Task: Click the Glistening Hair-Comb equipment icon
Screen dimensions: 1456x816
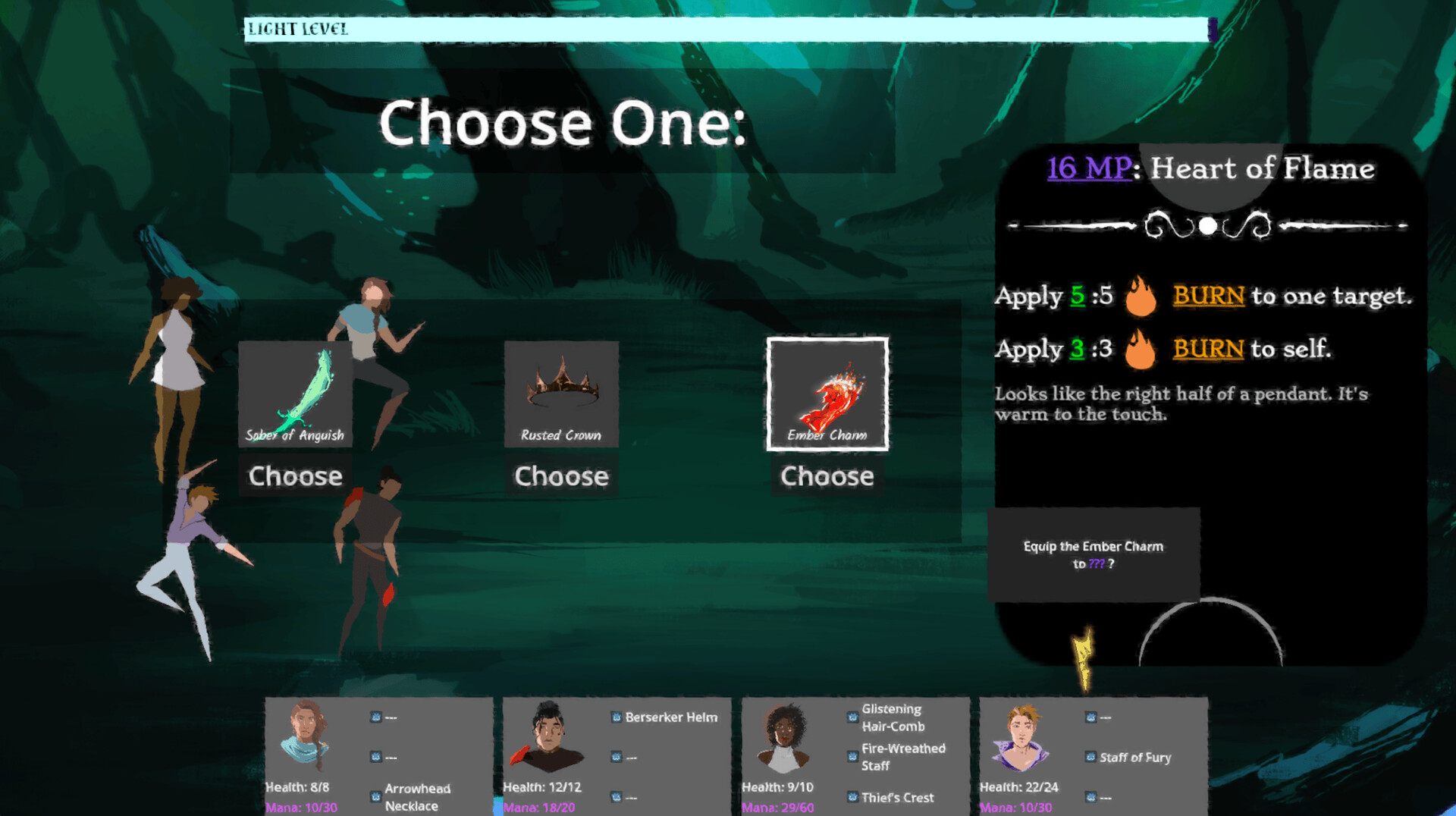Action: click(850, 717)
